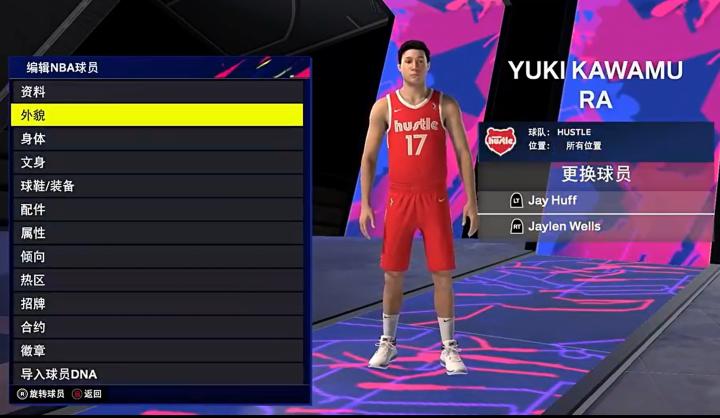Select the 配件 menu entry

click(x=157, y=209)
